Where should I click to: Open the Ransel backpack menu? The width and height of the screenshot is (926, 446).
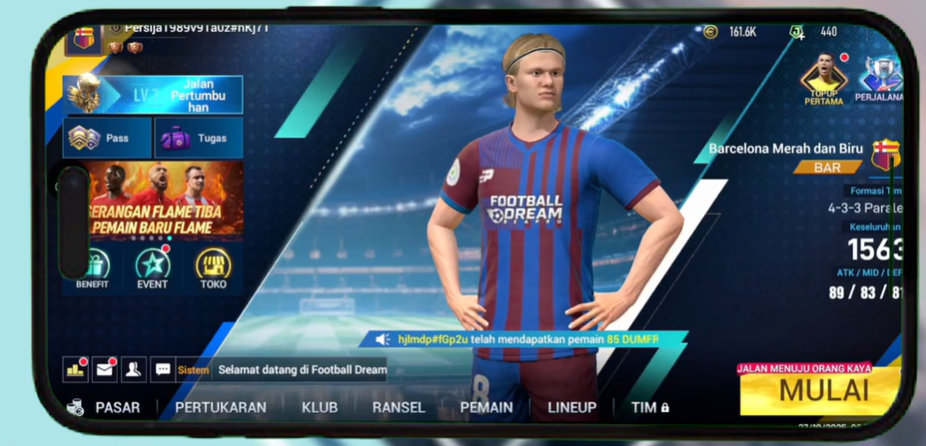coord(398,408)
